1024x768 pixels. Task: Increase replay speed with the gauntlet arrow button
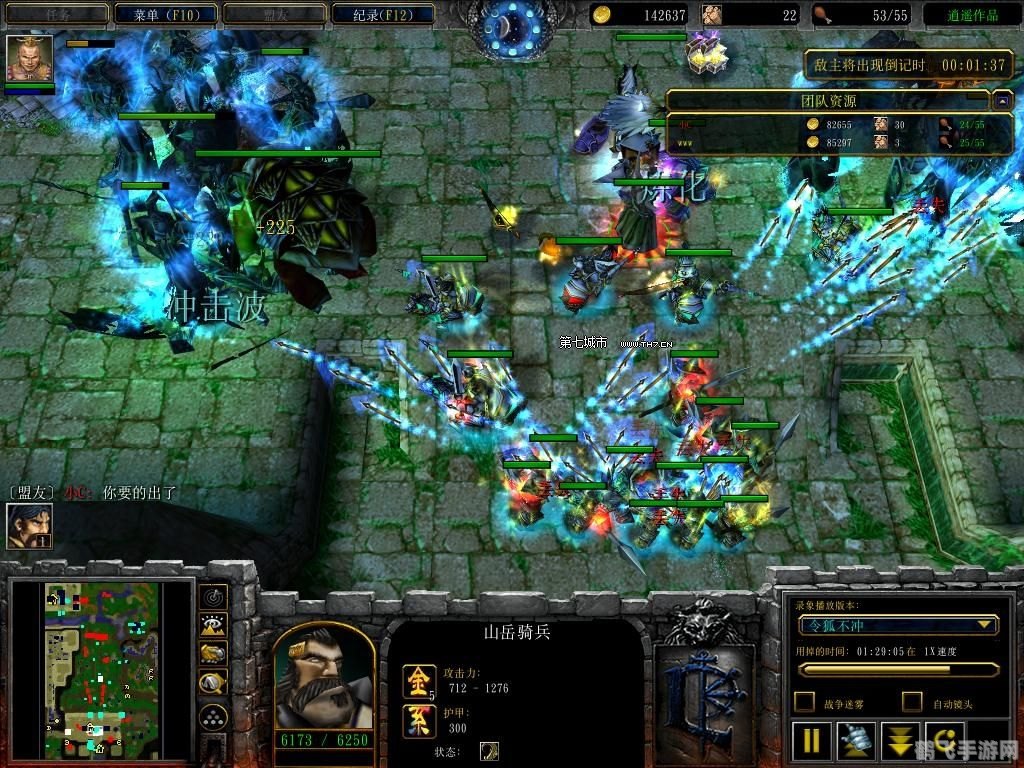[856, 741]
